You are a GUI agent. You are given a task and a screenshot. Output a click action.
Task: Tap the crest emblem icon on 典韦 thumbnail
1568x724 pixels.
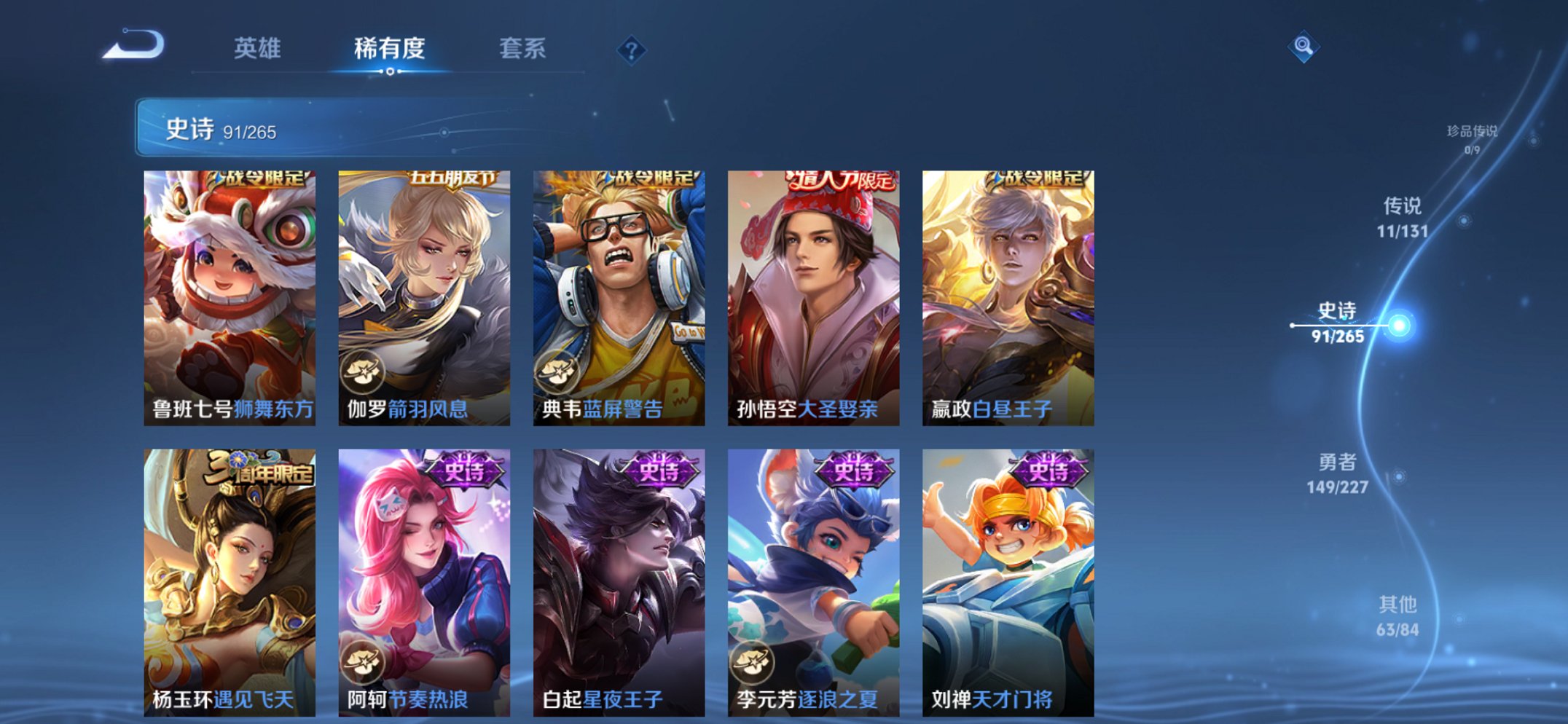(558, 370)
